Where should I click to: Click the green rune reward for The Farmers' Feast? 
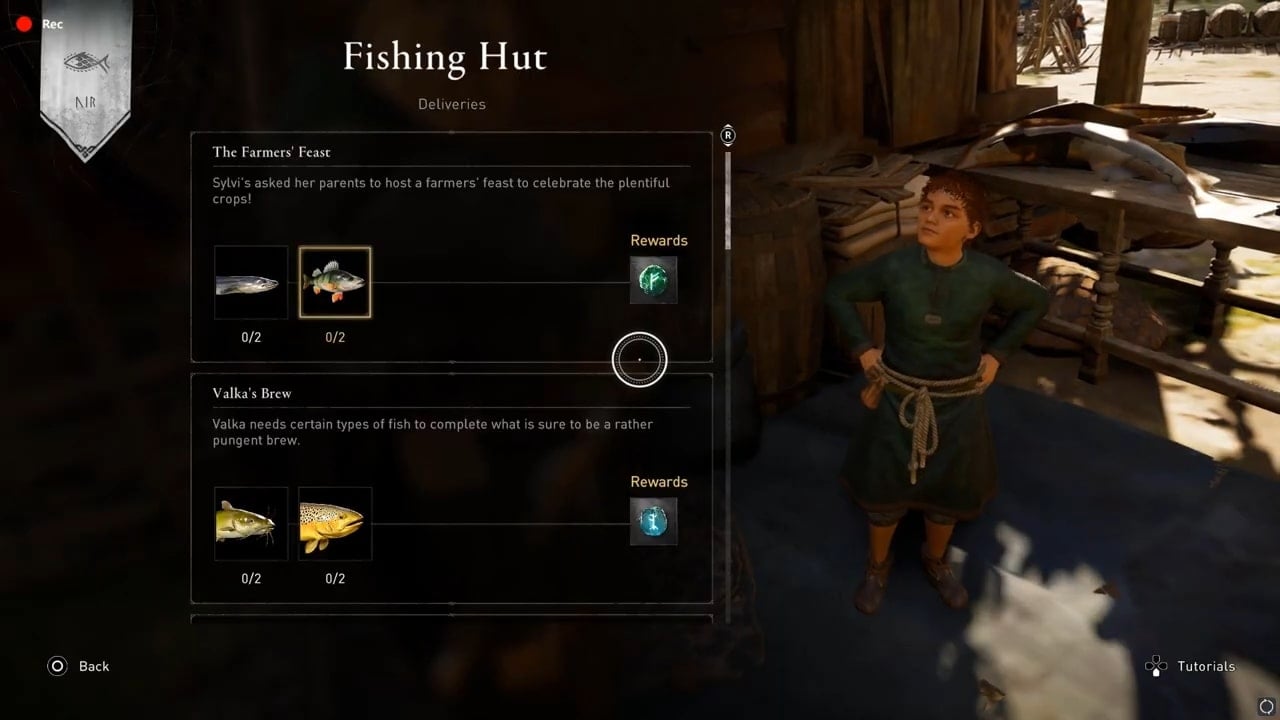653,280
